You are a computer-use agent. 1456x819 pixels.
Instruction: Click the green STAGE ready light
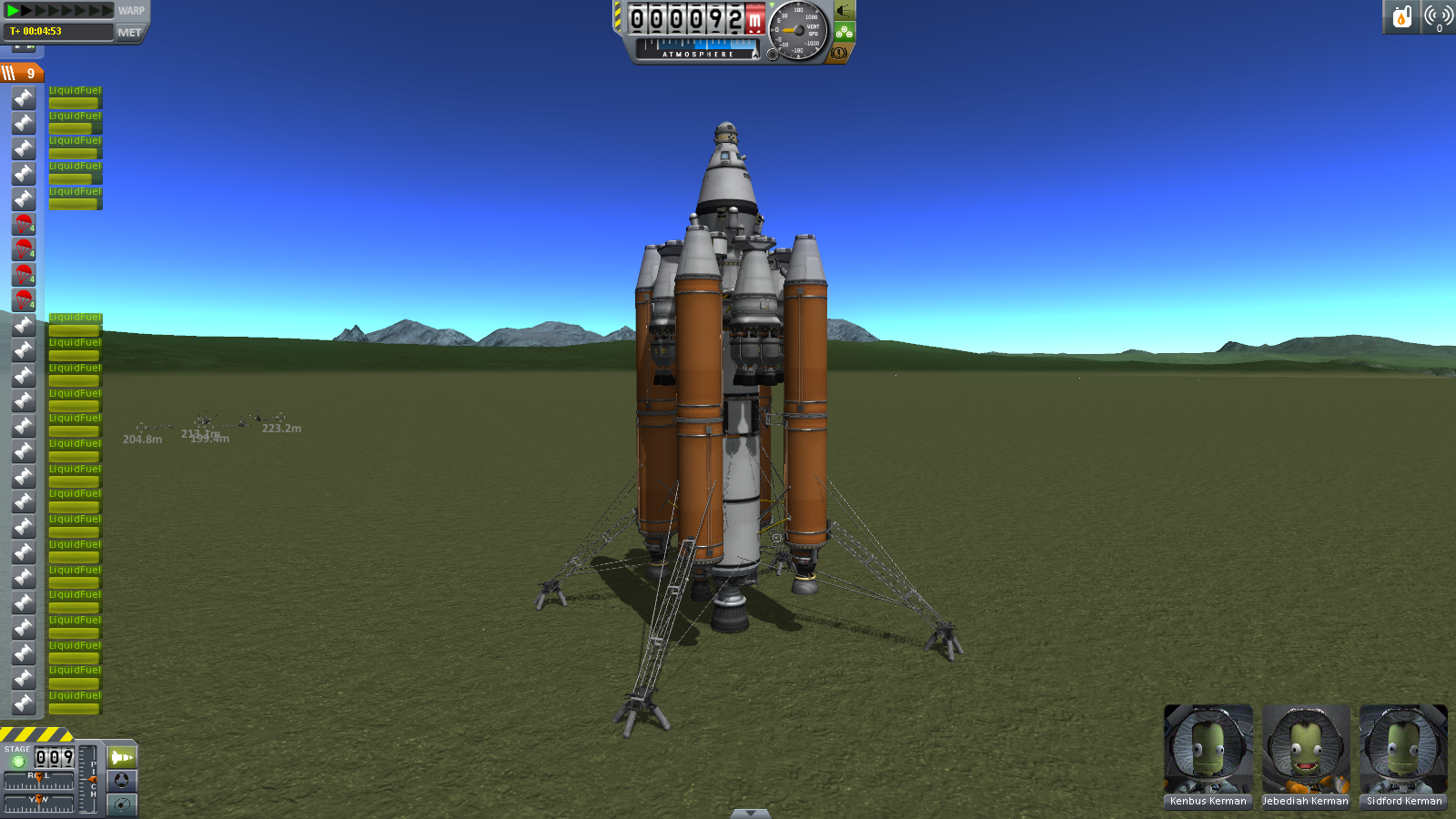coord(18,761)
